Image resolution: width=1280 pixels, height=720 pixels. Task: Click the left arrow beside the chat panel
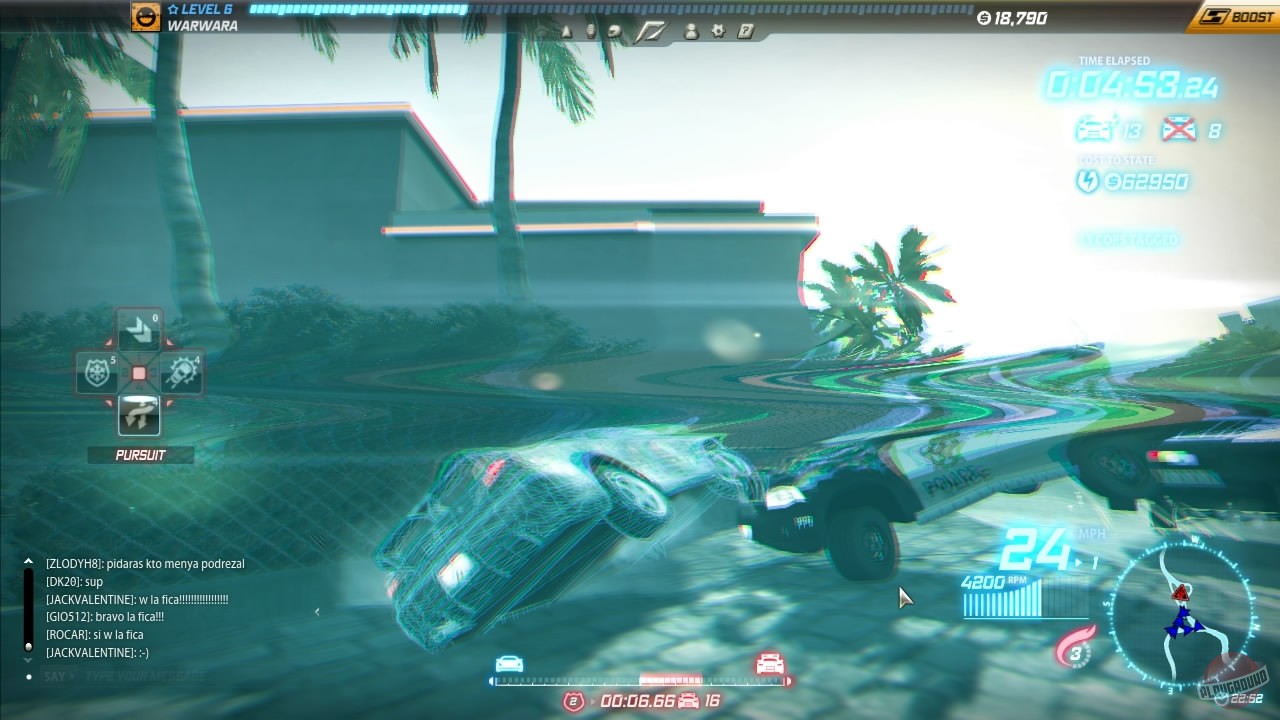tap(317, 610)
